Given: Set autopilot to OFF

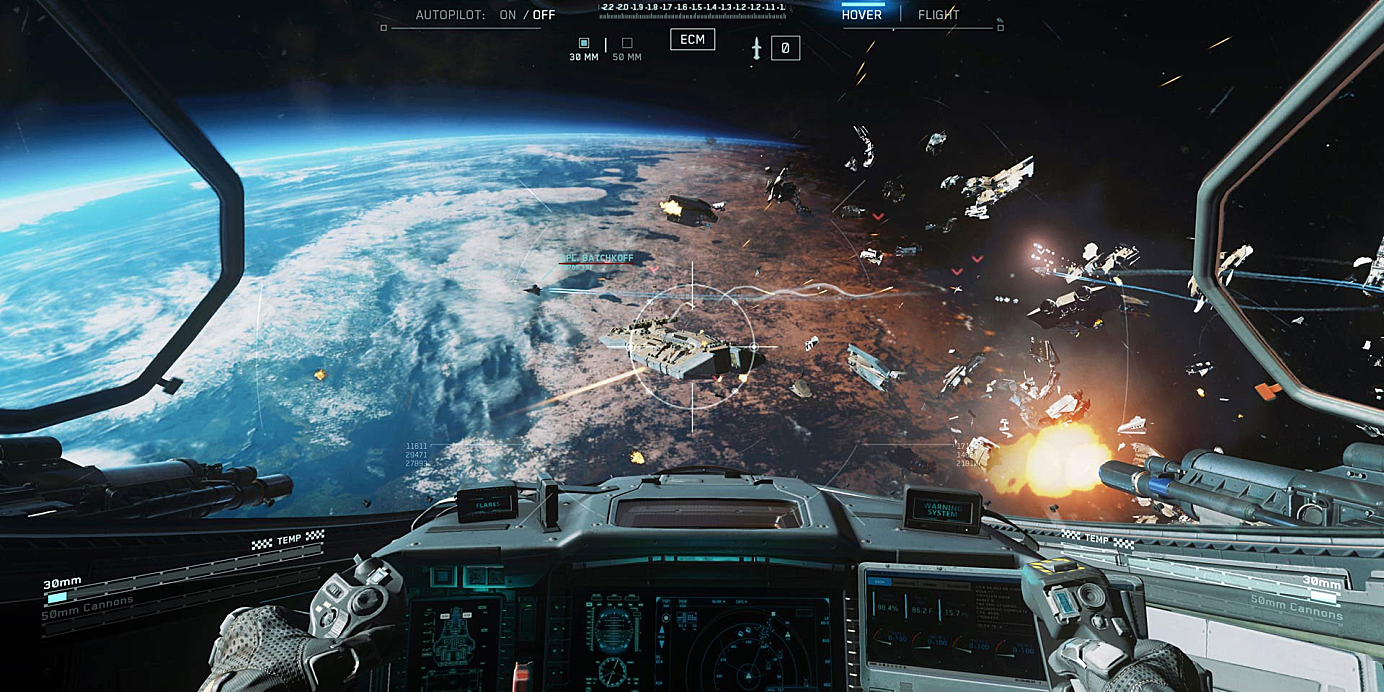Looking at the screenshot, I should pyautogui.click(x=544, y=15).
